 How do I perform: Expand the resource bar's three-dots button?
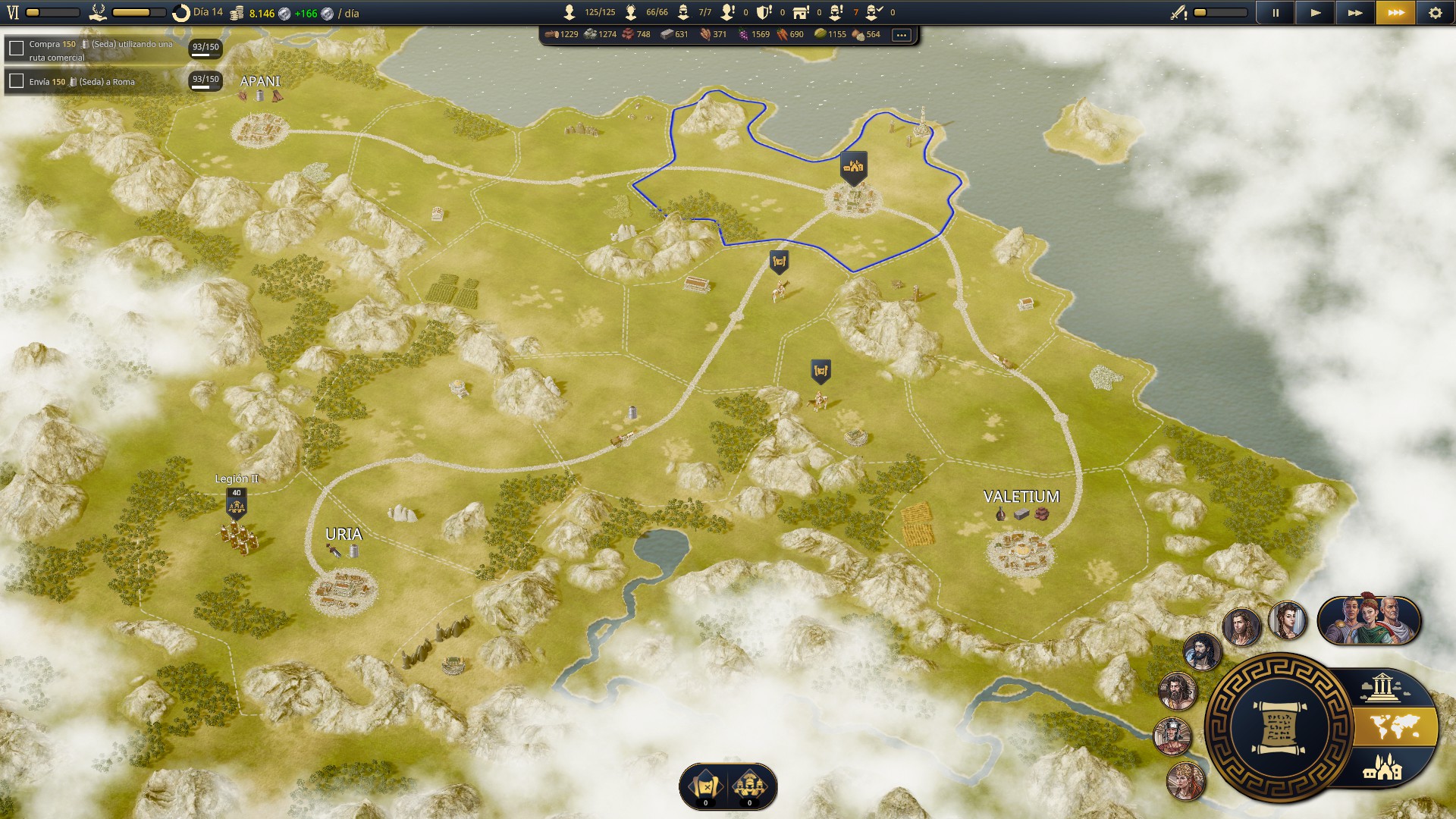(901, 35)
